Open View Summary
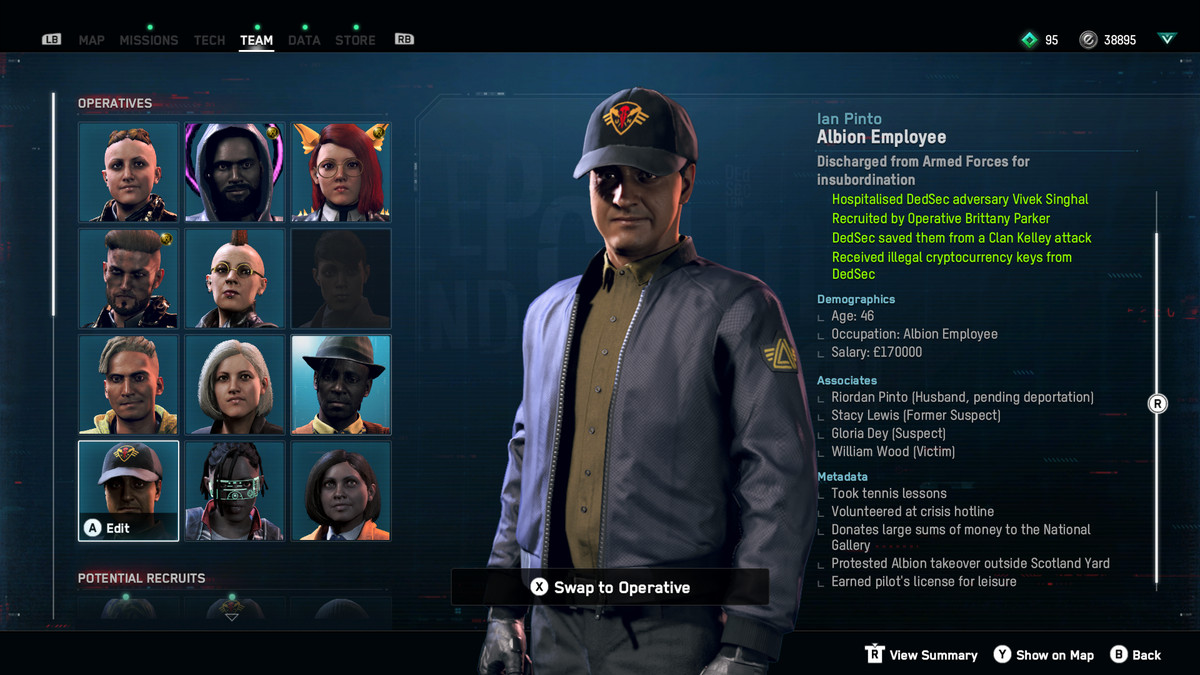The image size is (1200, 675). 921,655
